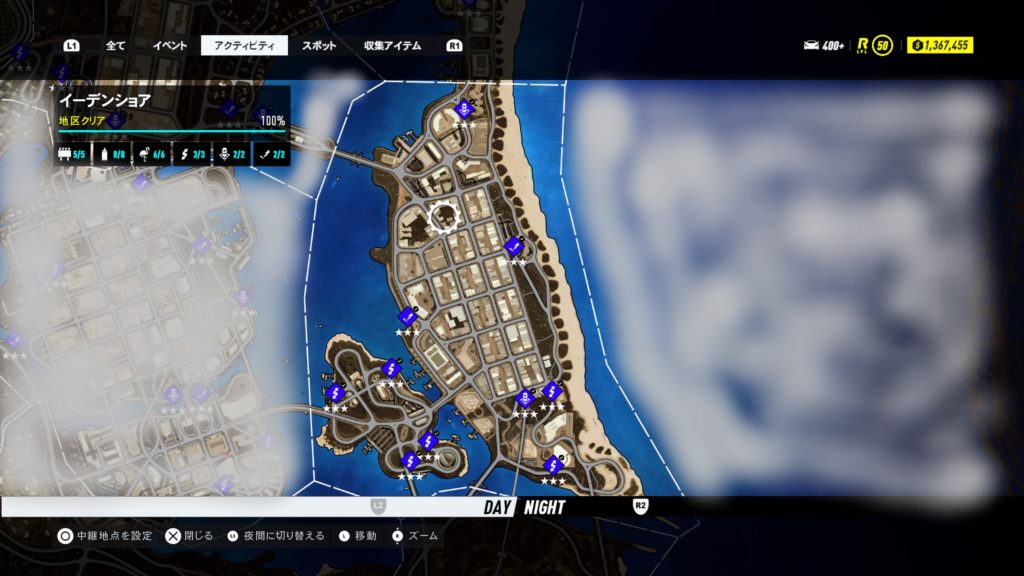
Task: Select the アクティビティ tab
Action: click(244, 46)
